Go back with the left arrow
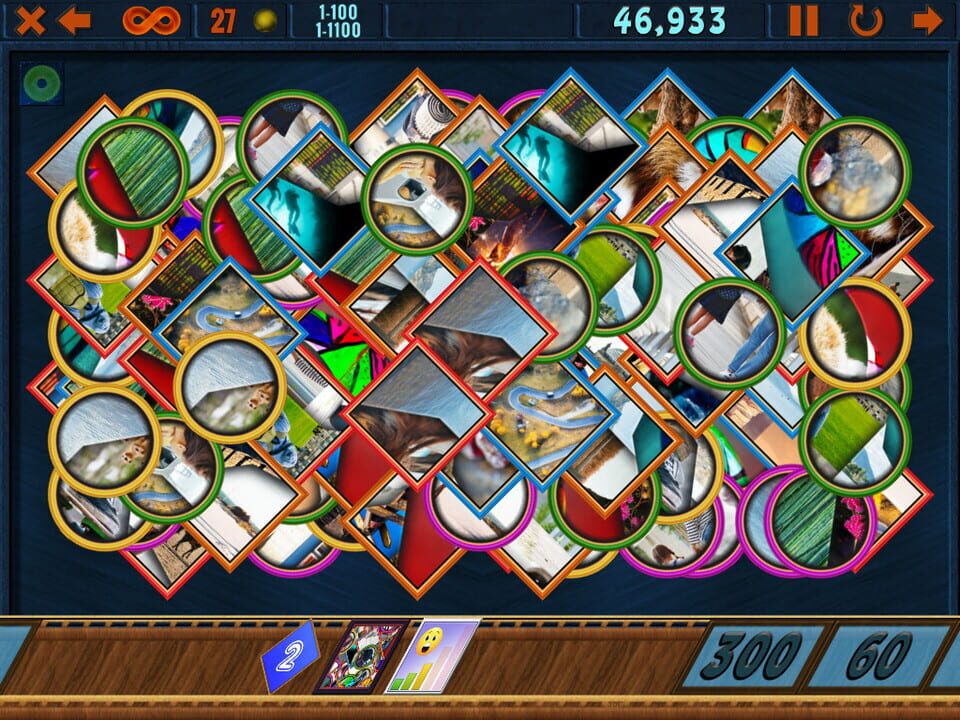 coord(74,20)
